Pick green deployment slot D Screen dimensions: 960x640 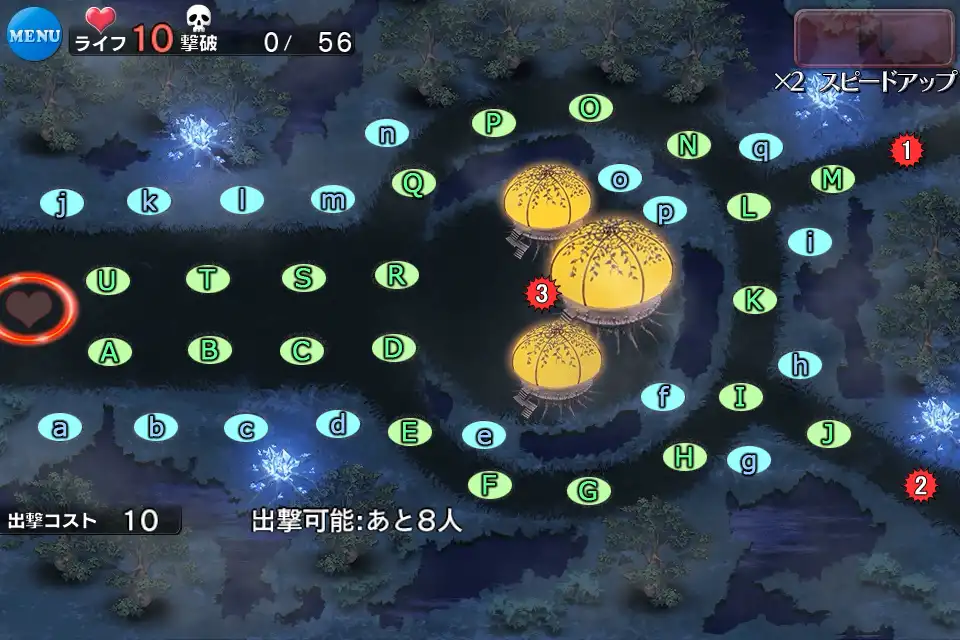pyautogui.click(x=394, y=348)
